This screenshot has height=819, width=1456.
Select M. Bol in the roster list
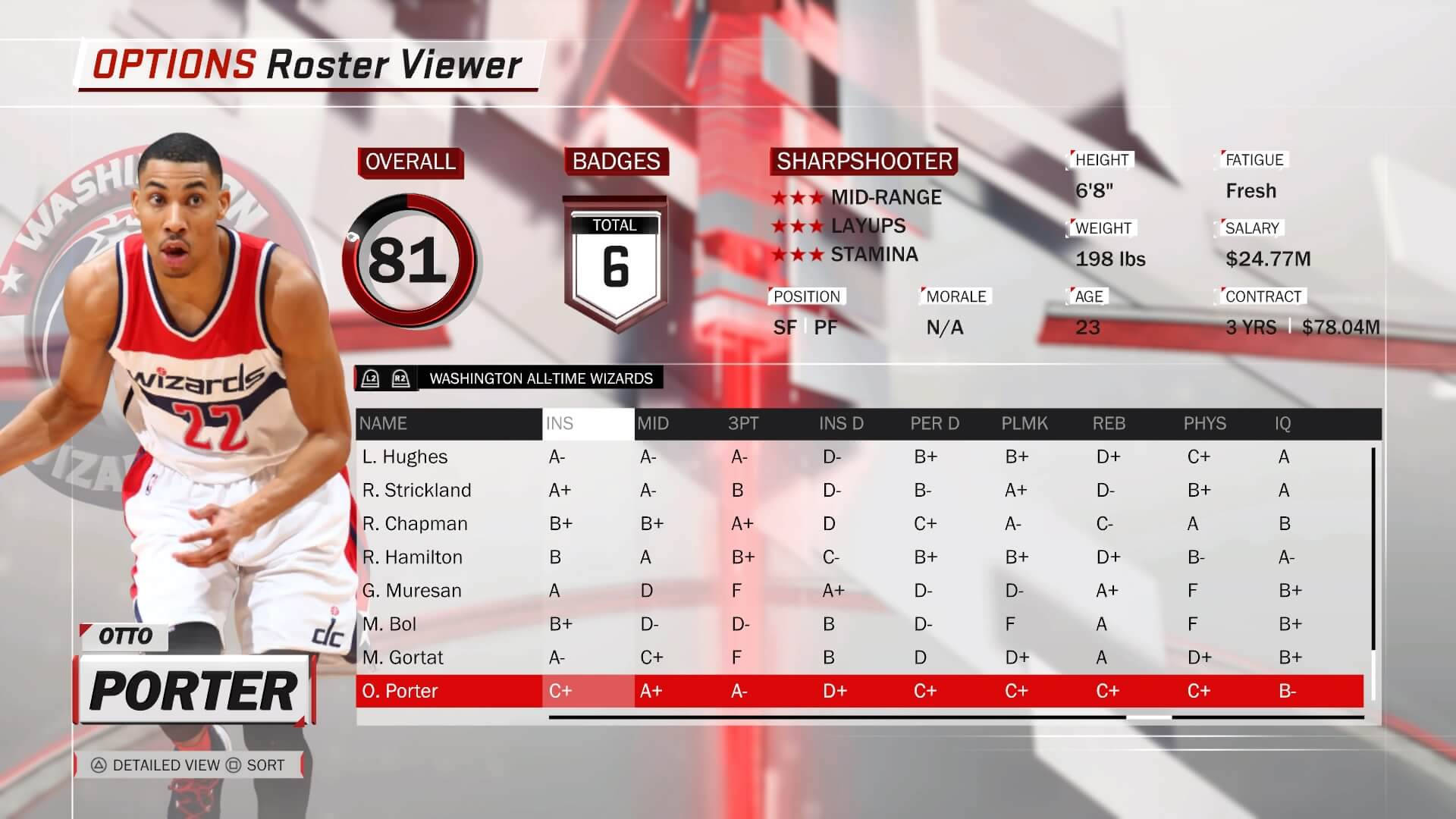(389, 623)
